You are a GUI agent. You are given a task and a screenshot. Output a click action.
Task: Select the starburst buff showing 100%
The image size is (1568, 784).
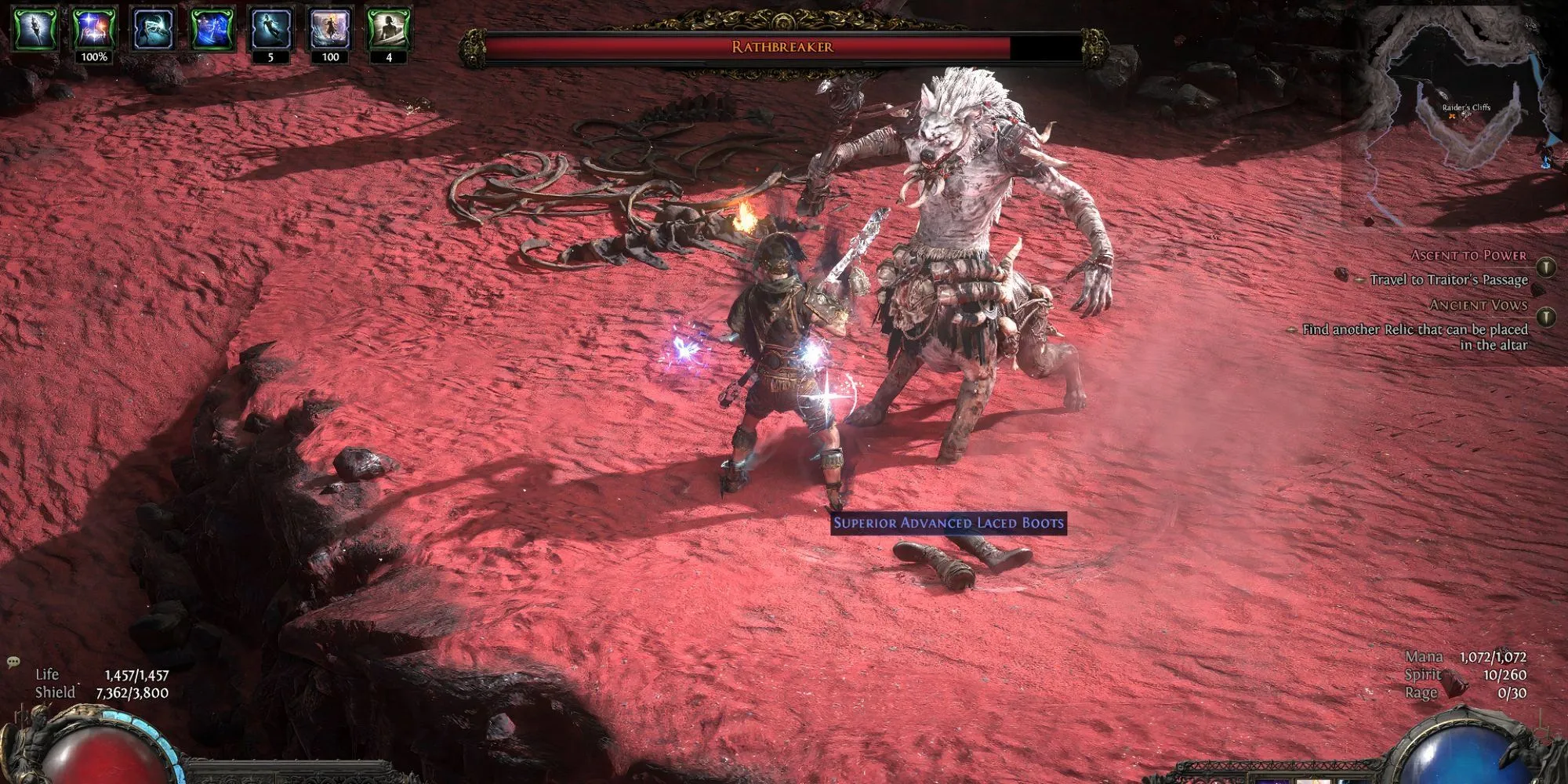pos(94,28)
